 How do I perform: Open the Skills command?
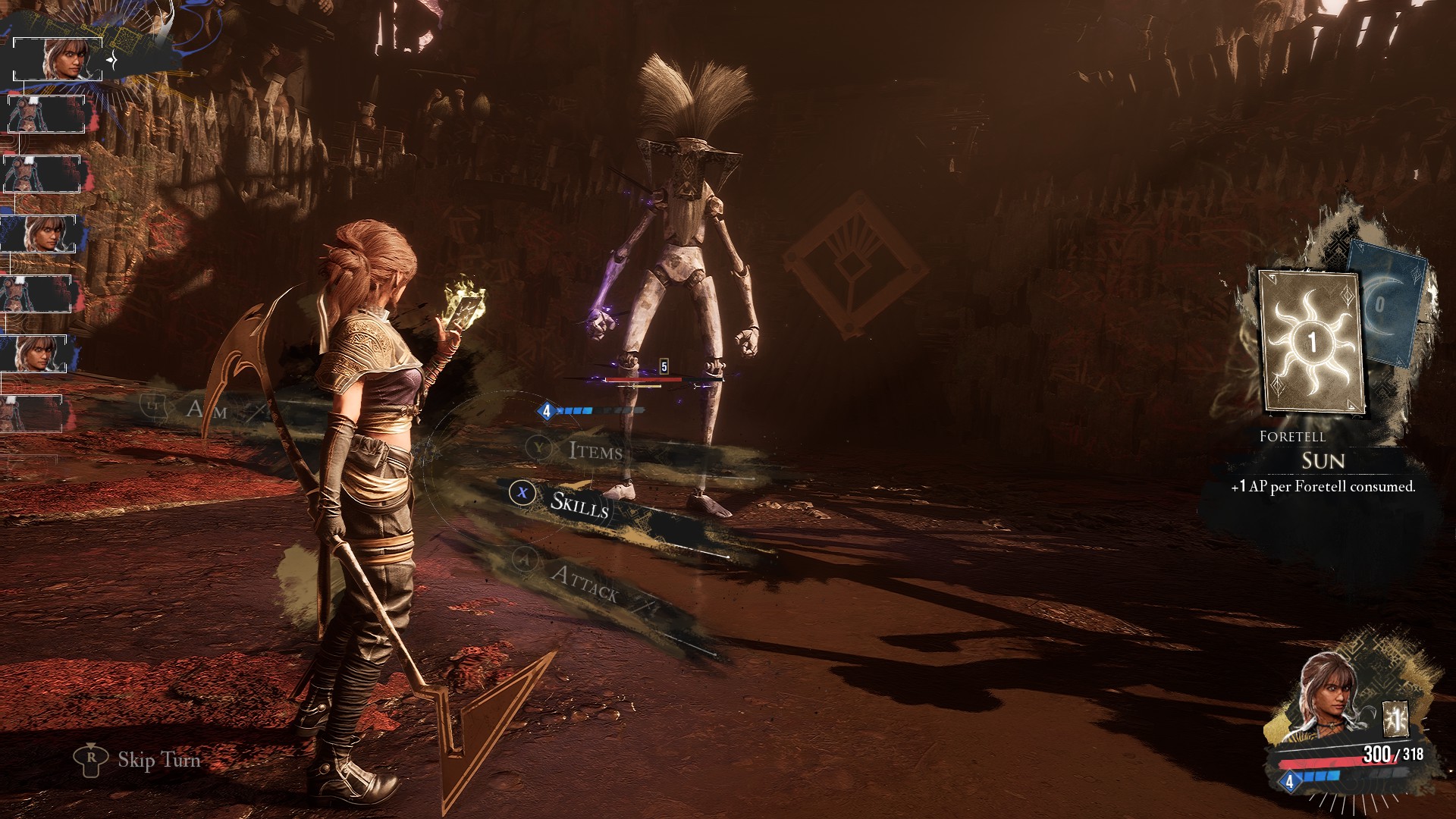pyautogui.click(x=579, y=504)
